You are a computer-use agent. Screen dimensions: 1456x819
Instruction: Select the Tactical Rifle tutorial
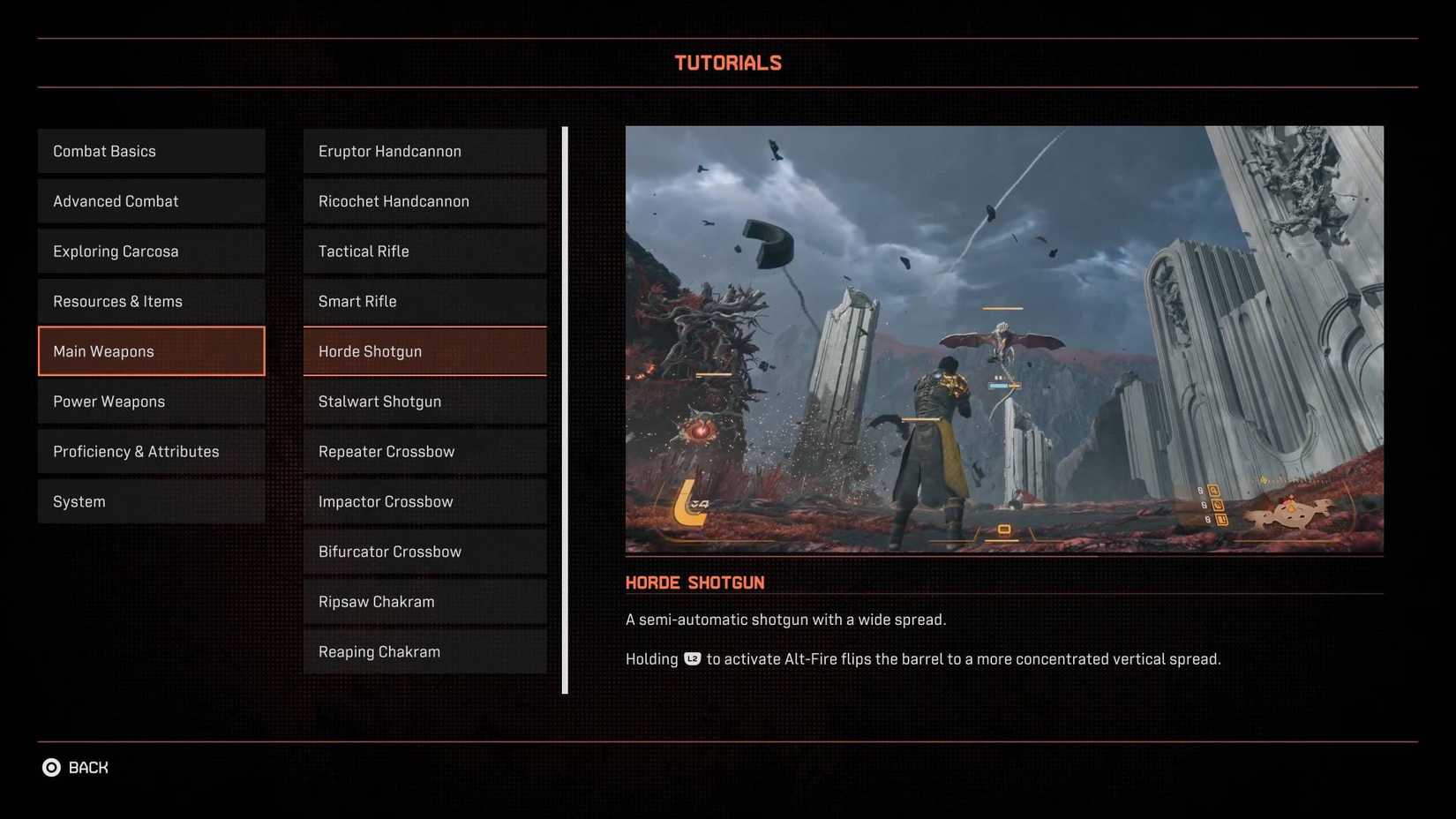tap(424, 251)
